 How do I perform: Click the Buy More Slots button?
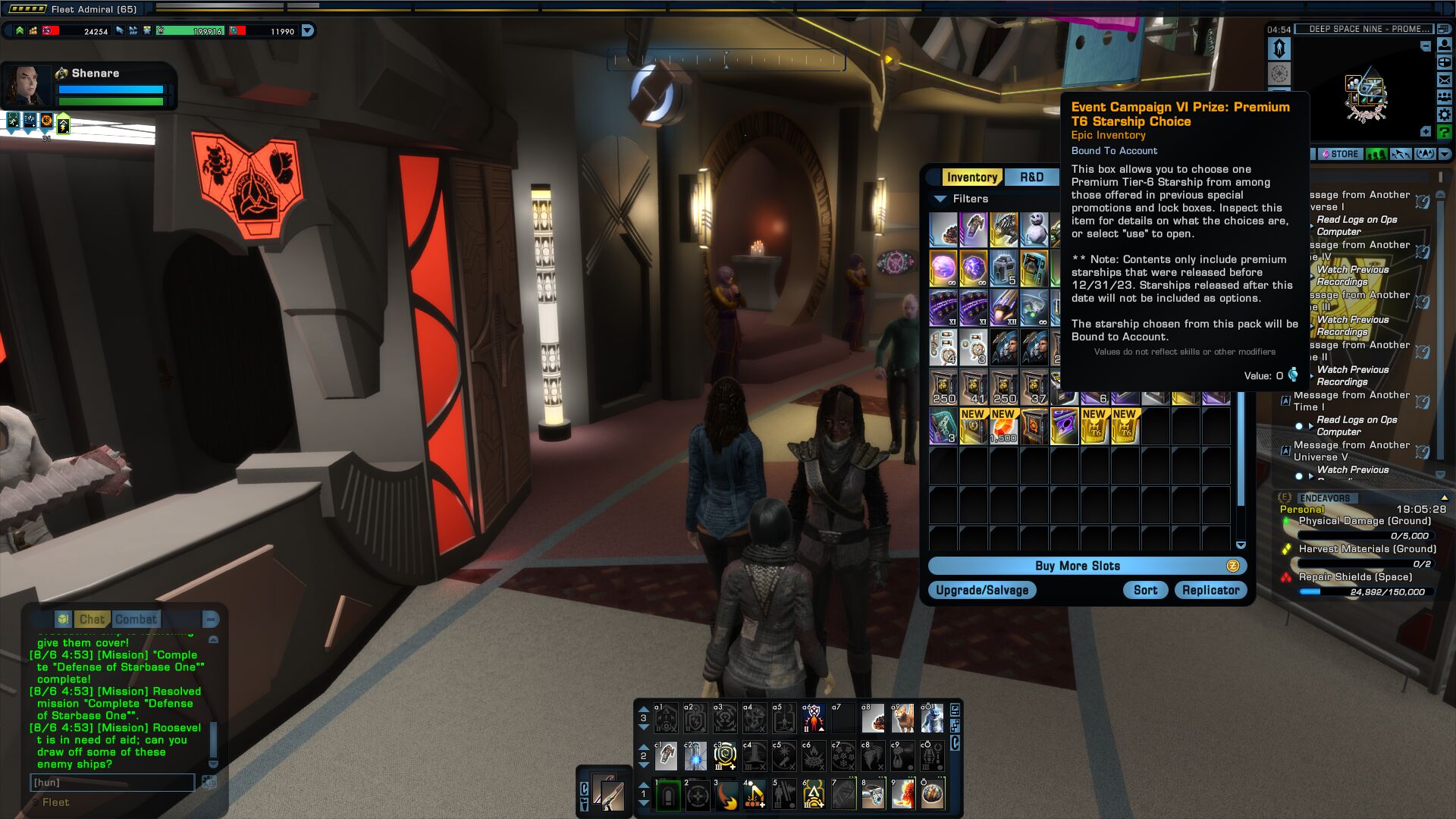click(x=1077, y=566)
